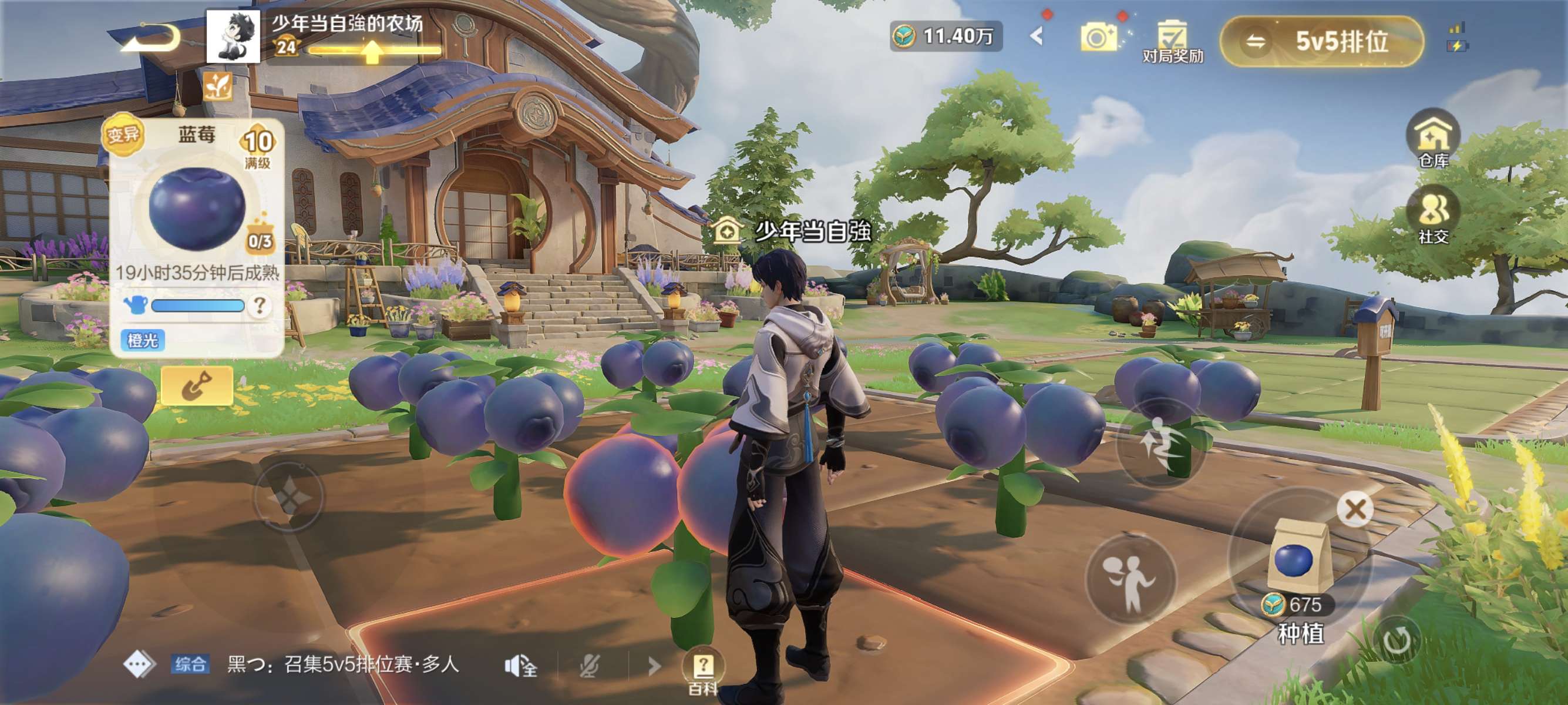1568x705 pixels.
Task: Open 对局奖励 match rewards
Action: click(x=1172, y=41)
